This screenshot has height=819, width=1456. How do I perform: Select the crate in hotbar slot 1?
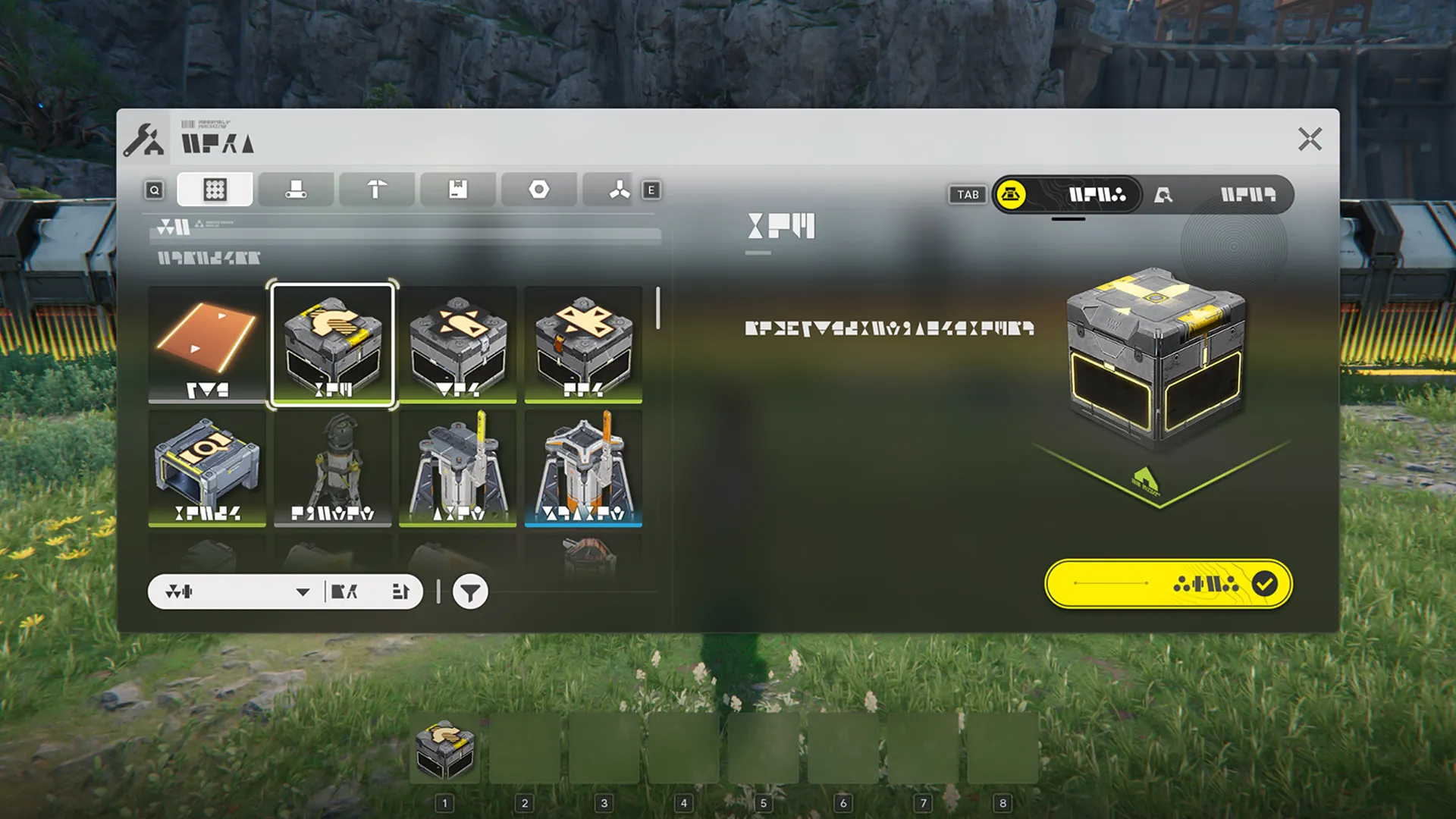click(445, 749)
